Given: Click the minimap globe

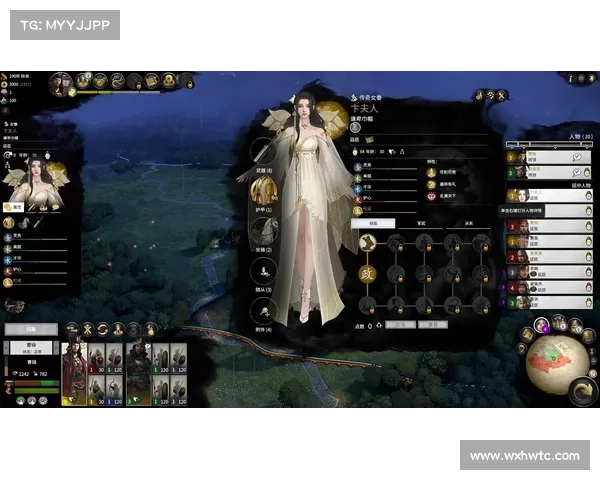Looking at the screenshot, I should 555,361.
